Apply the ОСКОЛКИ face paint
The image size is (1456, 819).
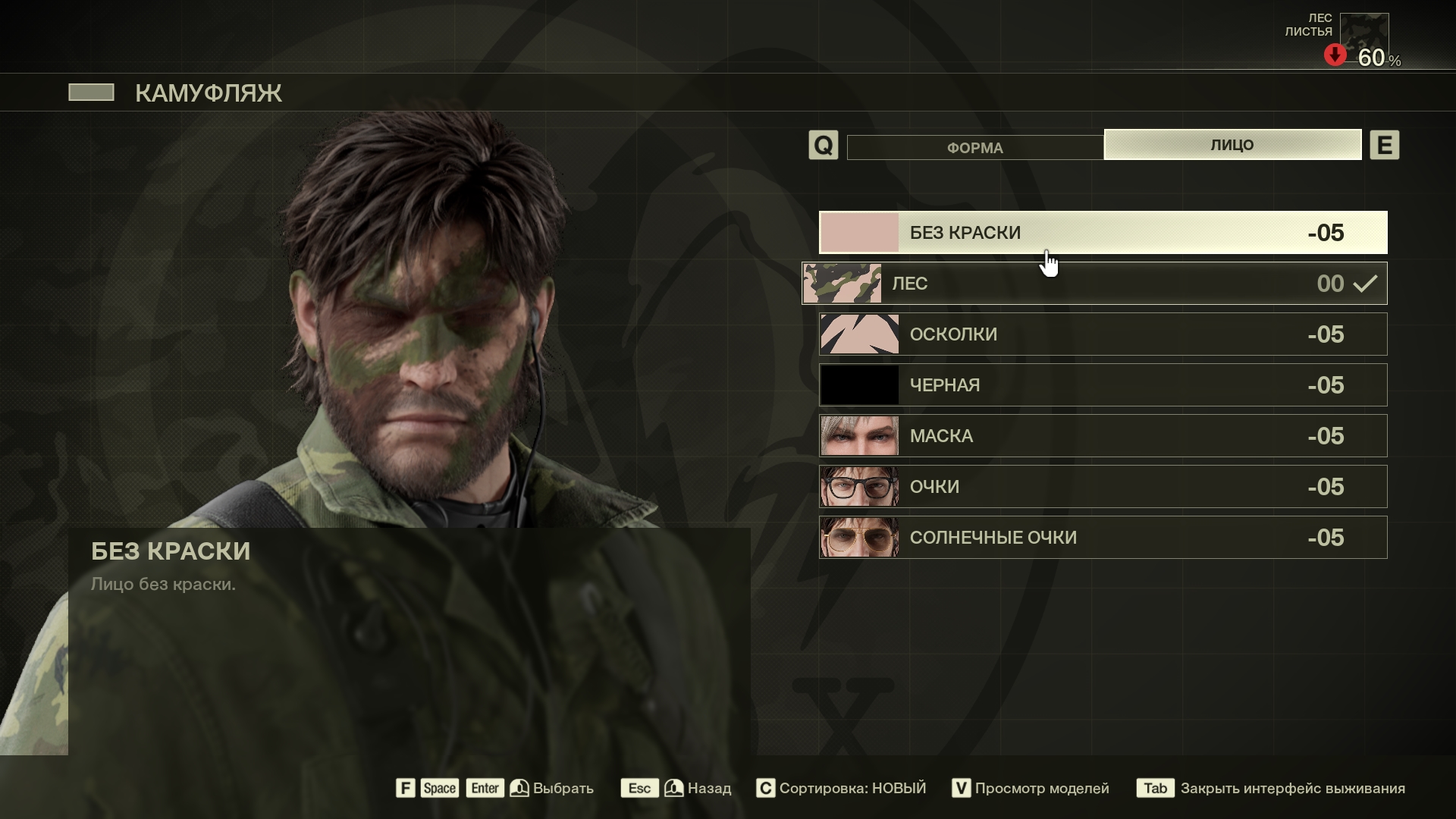click(1103, 334)
